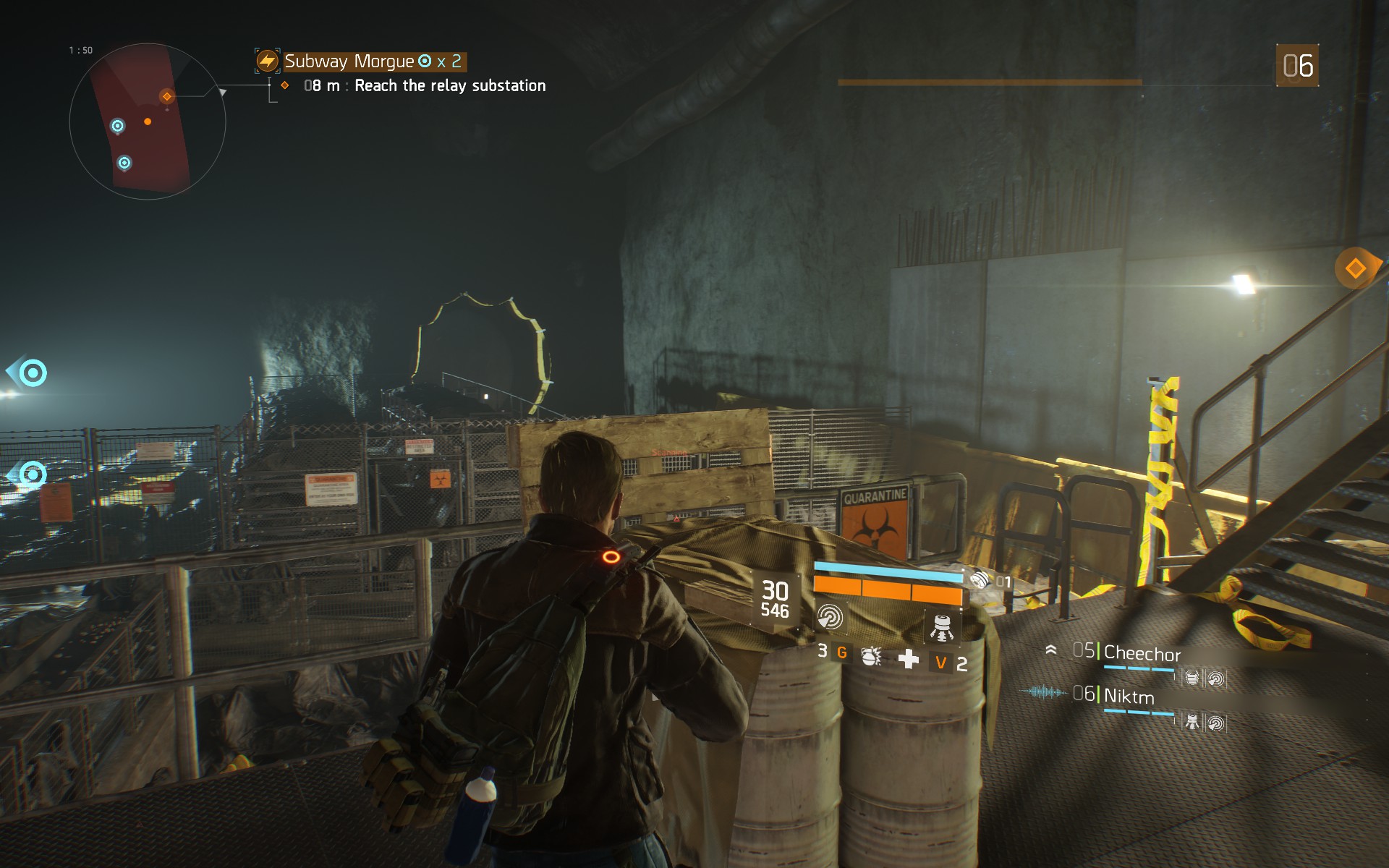1389x868 pixels.
Task: Click the Subway Morgue lightning bolt mission icon
Action: point(268,61)
